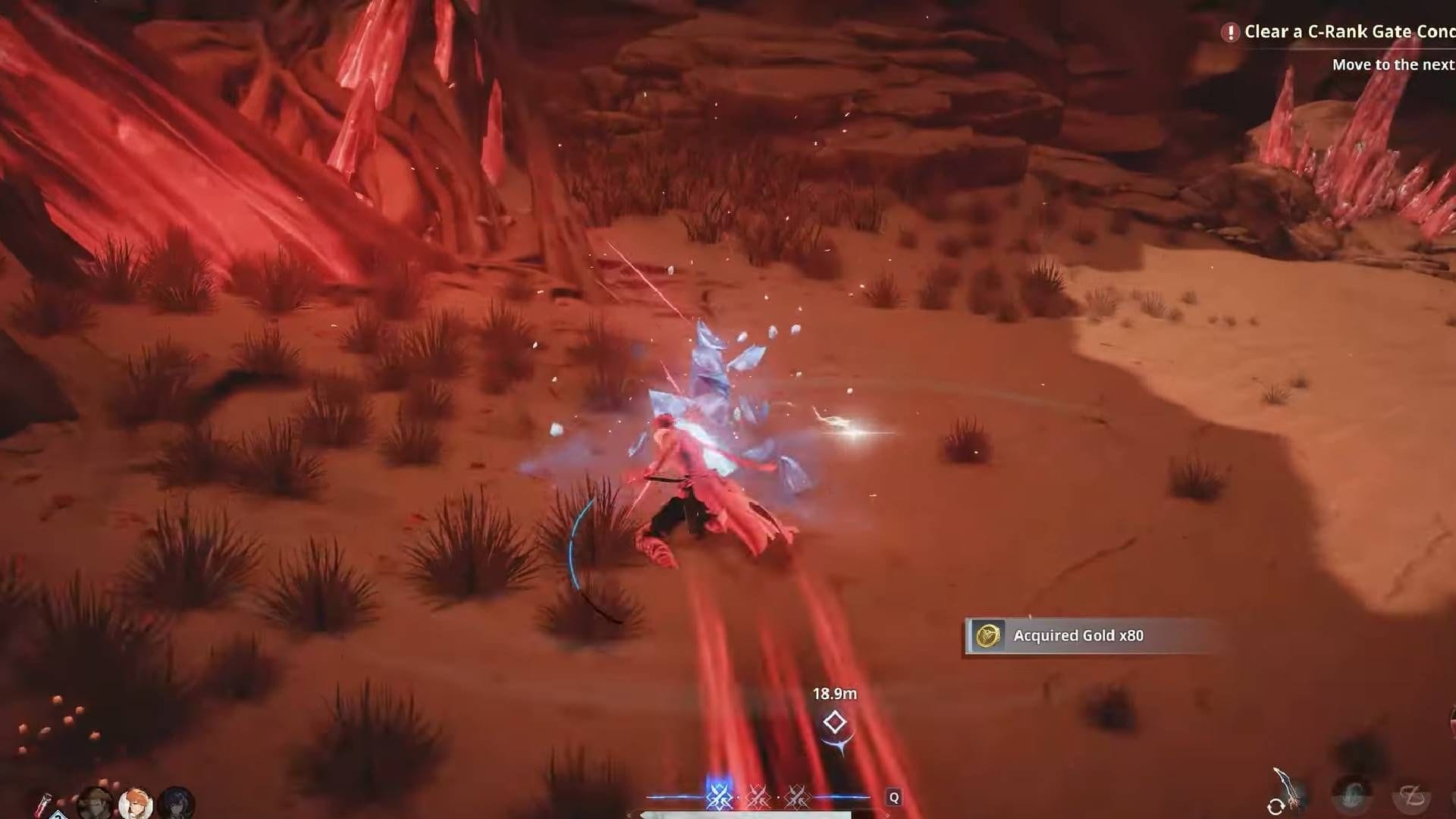Click the gold coin icon in loot notification
Viewport: 1456px width, 819px height.
point(990,635)
